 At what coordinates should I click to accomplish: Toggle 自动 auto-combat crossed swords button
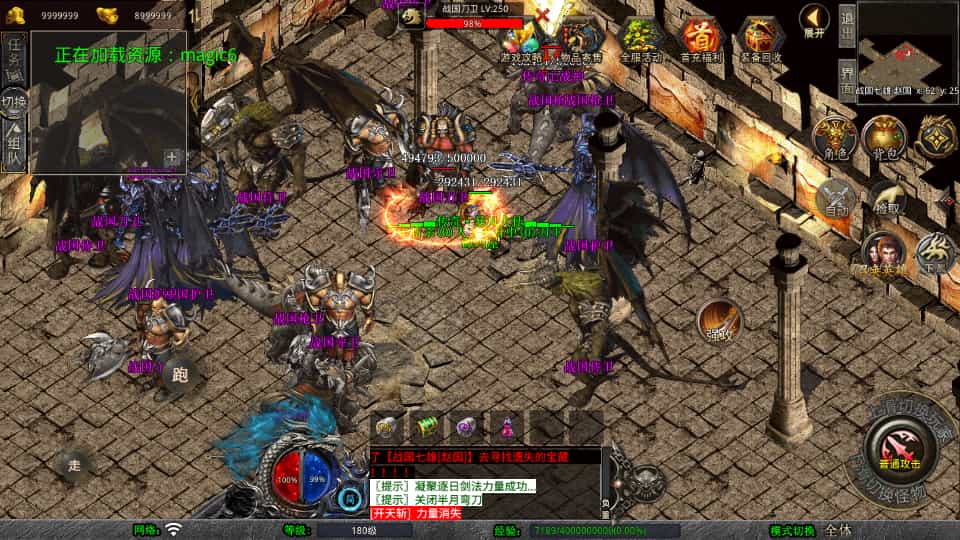click(835, 198)
